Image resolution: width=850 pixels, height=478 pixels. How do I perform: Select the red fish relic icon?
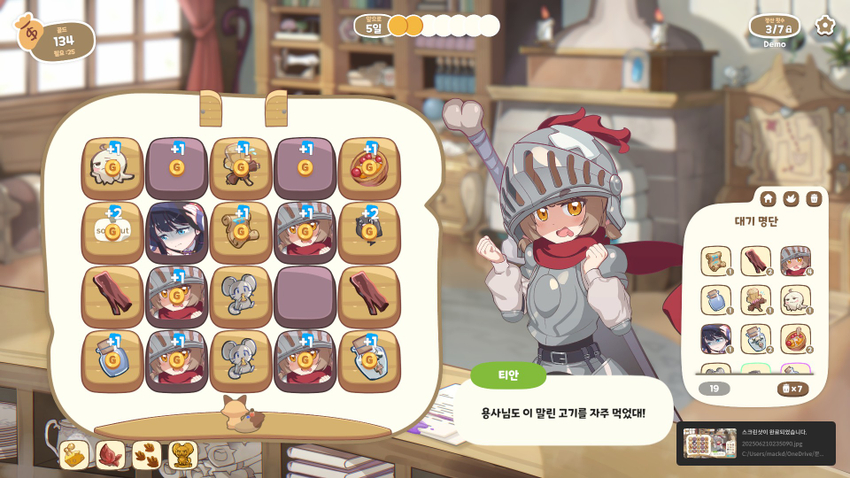[110, 455]
